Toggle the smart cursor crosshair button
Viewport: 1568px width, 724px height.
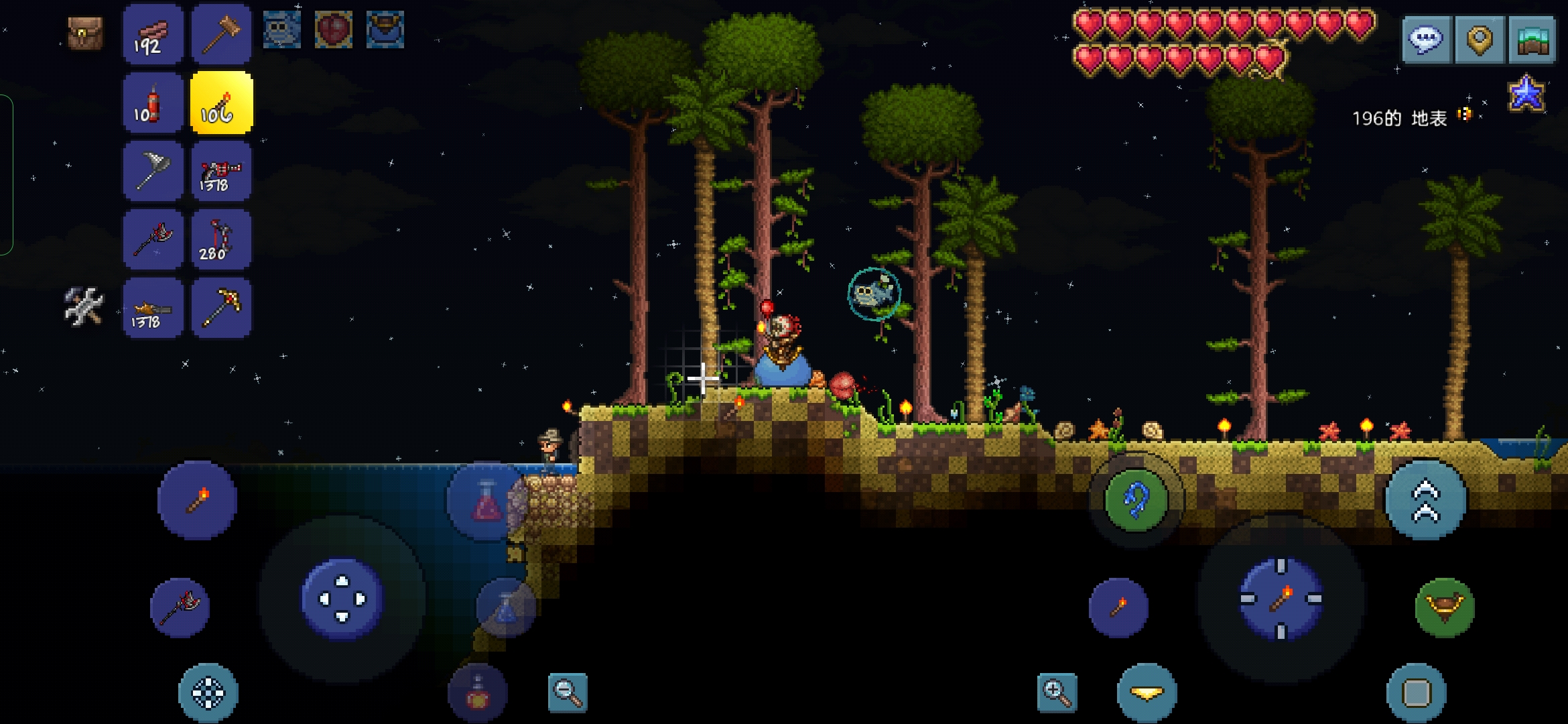(208, 692)
